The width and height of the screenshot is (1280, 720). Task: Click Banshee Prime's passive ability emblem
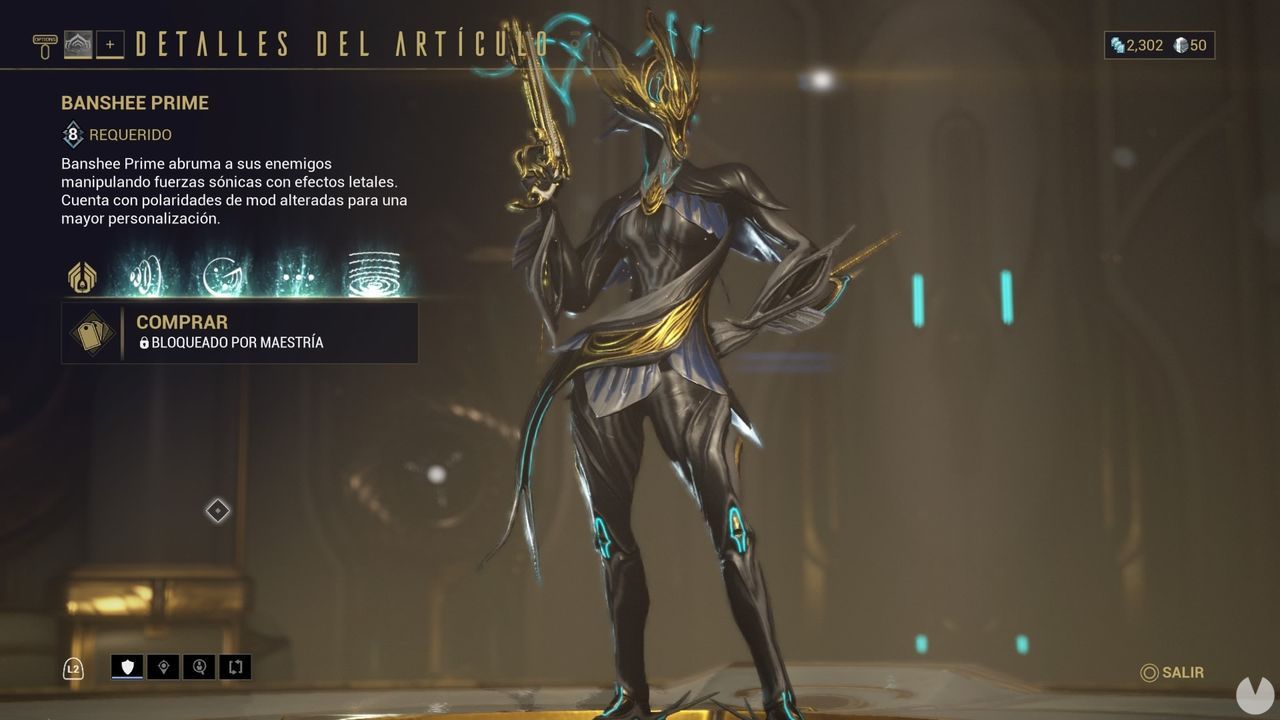point(81,277)
